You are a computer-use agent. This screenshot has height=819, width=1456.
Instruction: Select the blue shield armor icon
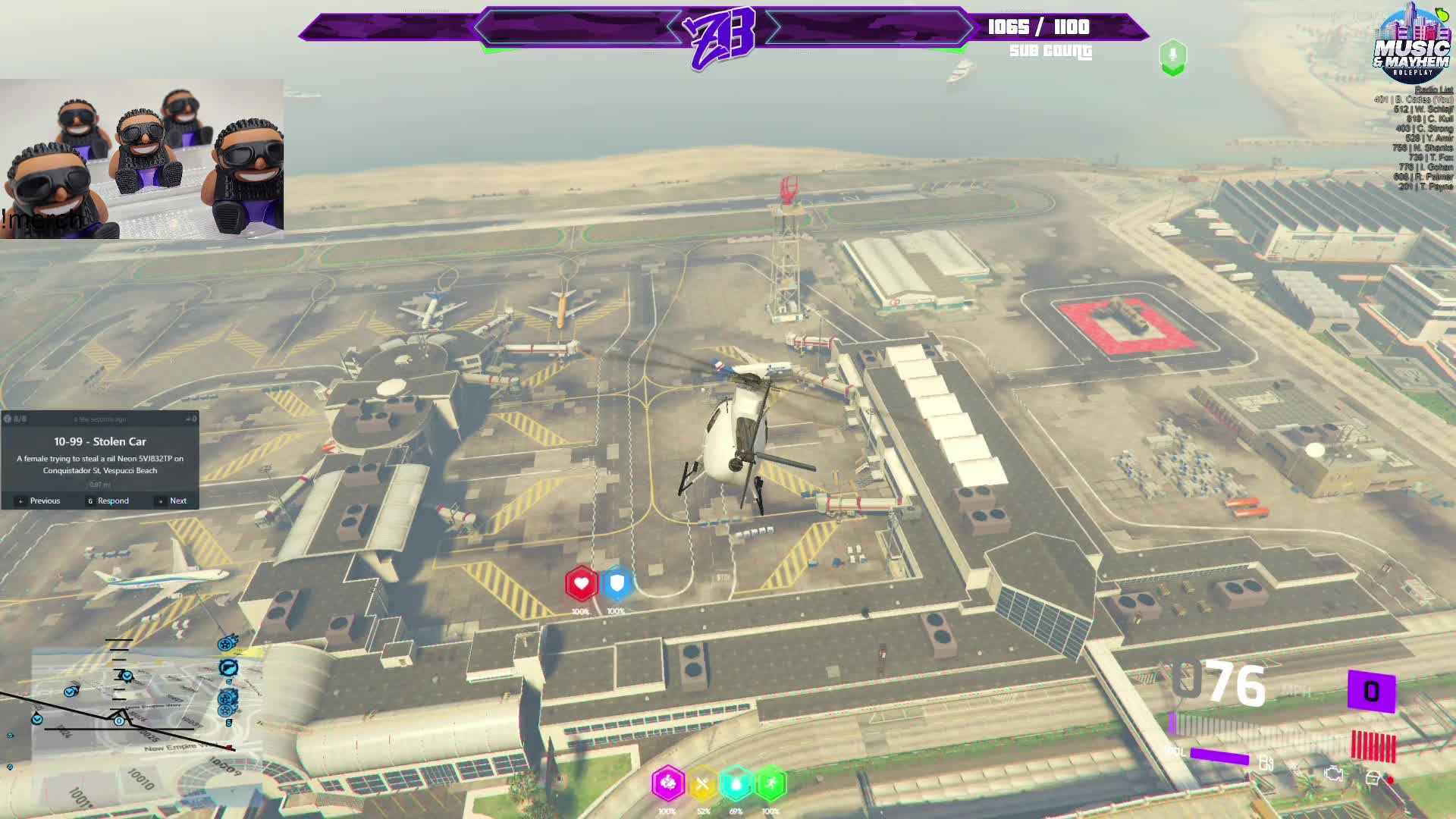617,584
